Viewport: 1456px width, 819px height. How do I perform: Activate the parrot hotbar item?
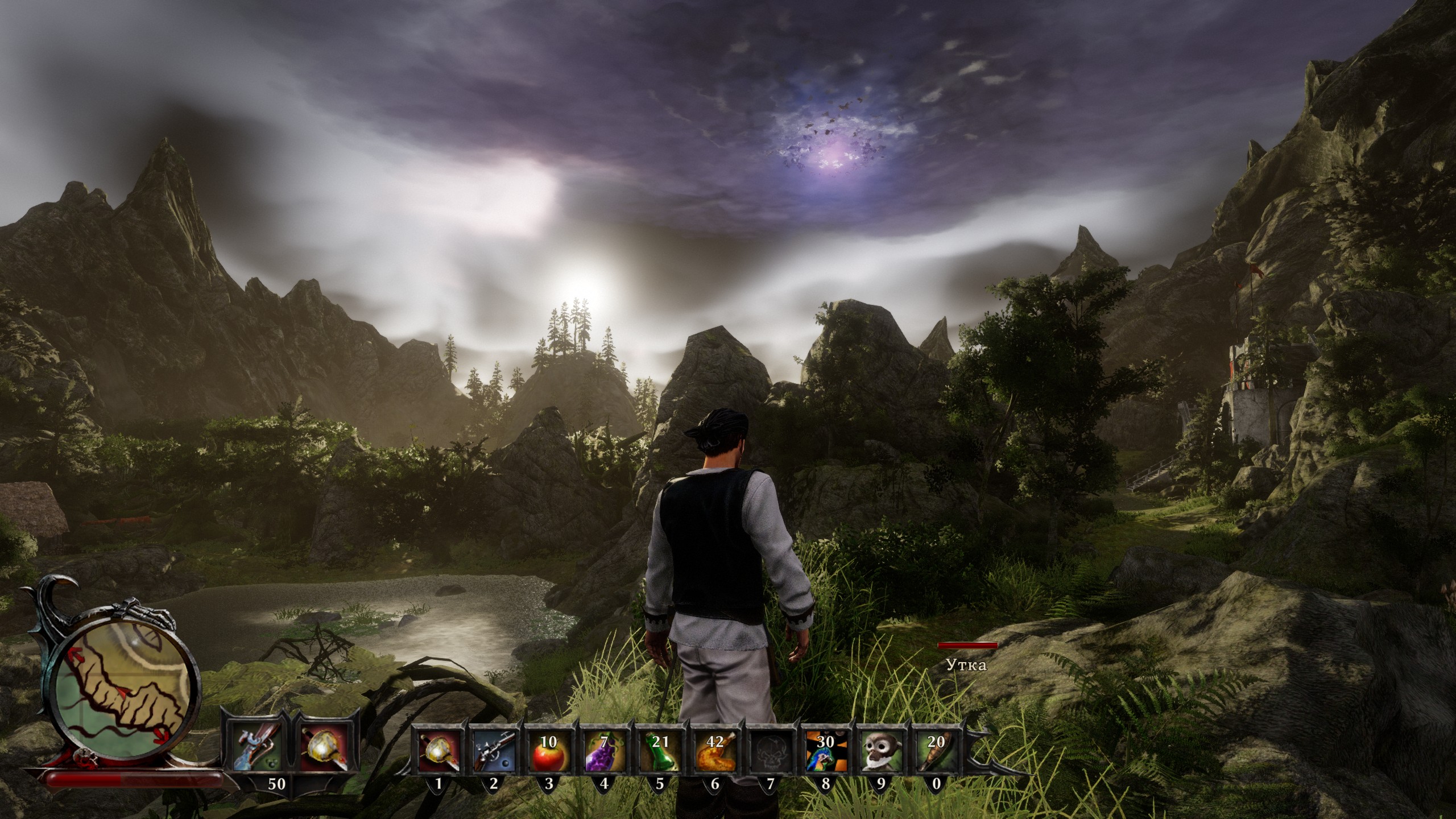pos(825,750)
